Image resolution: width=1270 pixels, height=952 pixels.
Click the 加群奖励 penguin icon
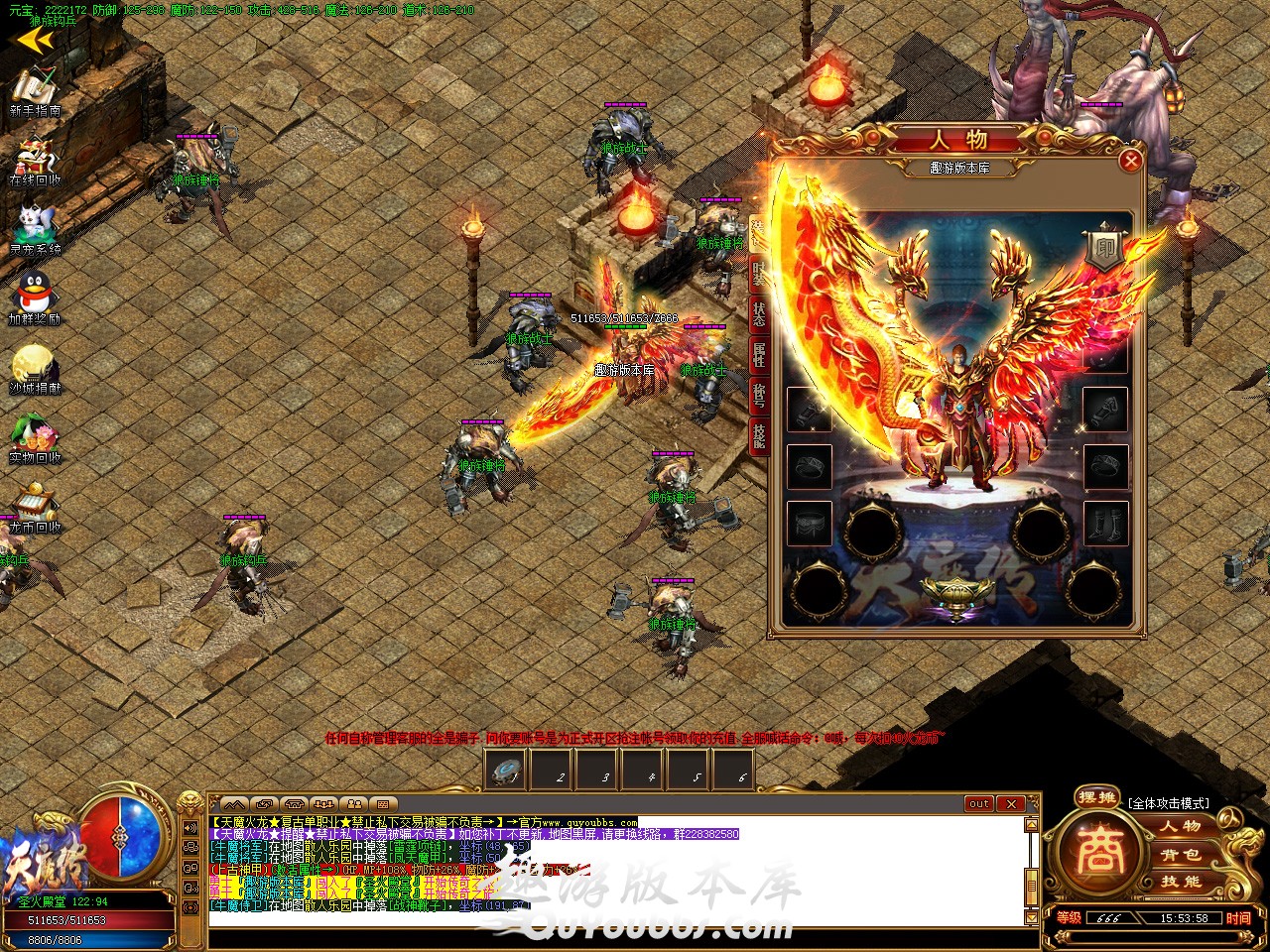35,296
